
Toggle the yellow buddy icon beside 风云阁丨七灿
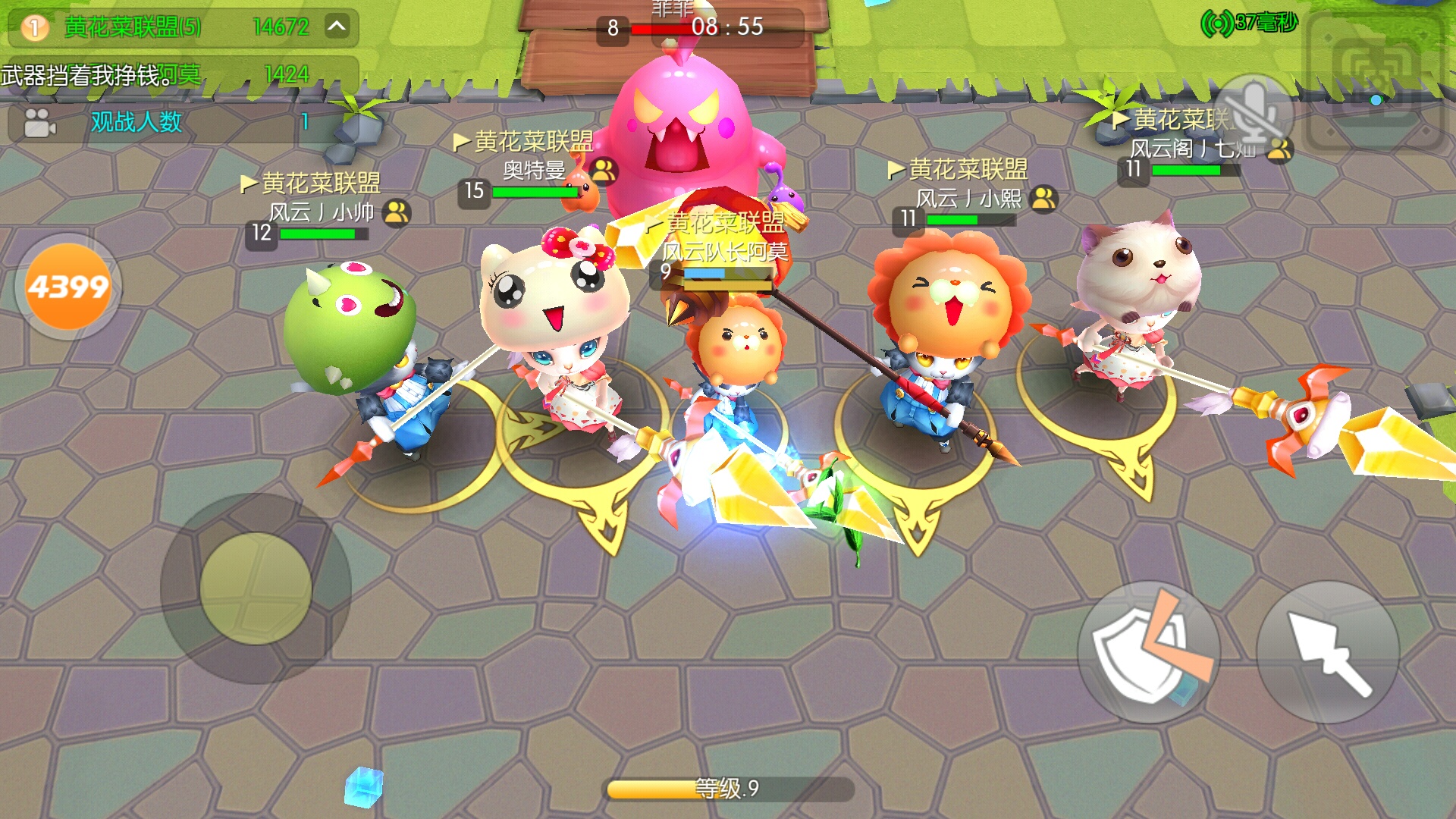pos(1280,150)
